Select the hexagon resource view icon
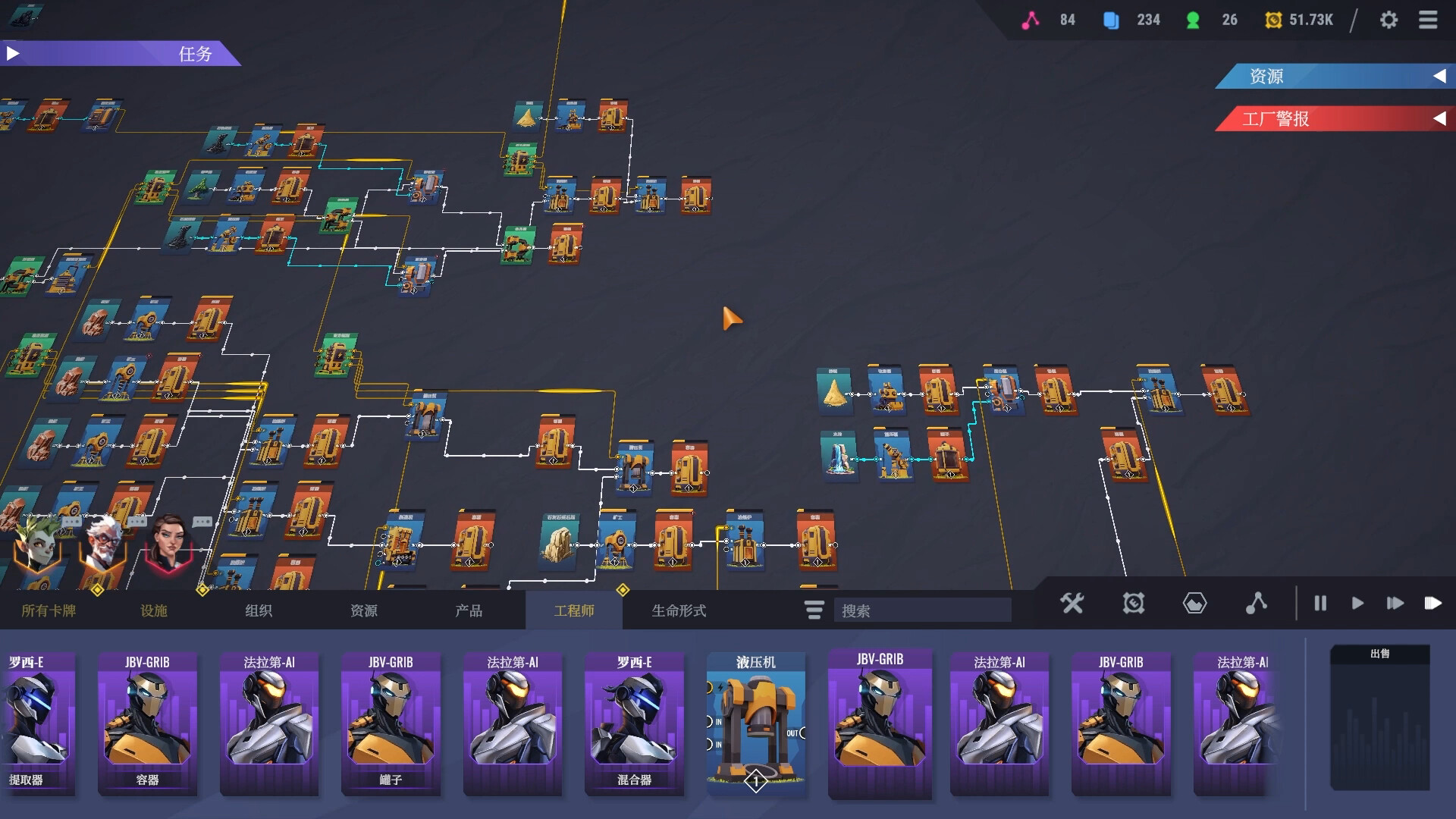 pos(1194,604)
